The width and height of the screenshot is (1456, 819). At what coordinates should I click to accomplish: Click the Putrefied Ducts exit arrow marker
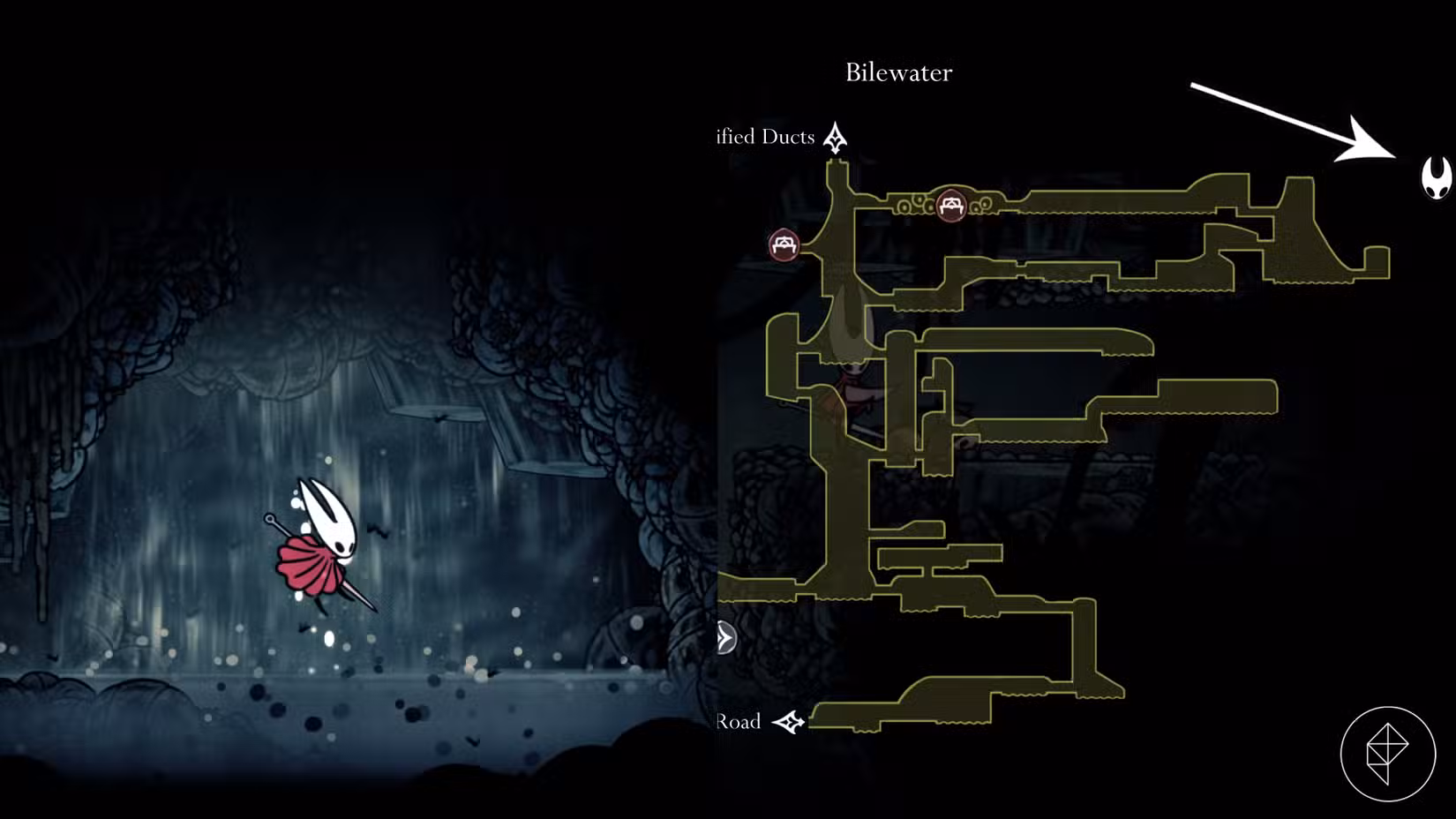[836, 137]
